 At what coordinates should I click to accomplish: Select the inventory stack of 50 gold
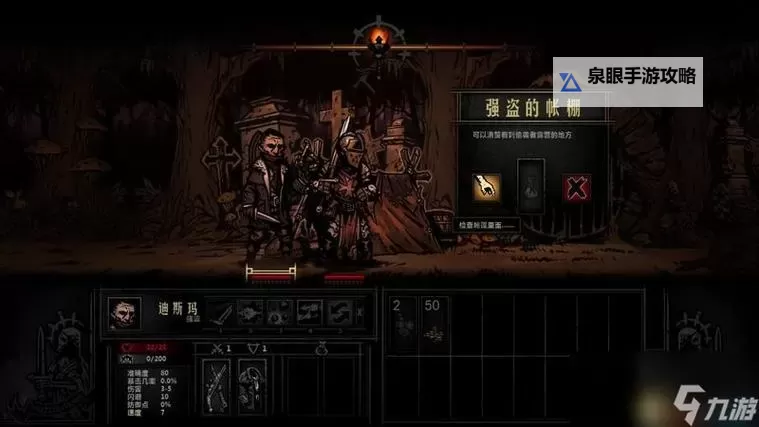pyautogui.click(x=433, y=324)
